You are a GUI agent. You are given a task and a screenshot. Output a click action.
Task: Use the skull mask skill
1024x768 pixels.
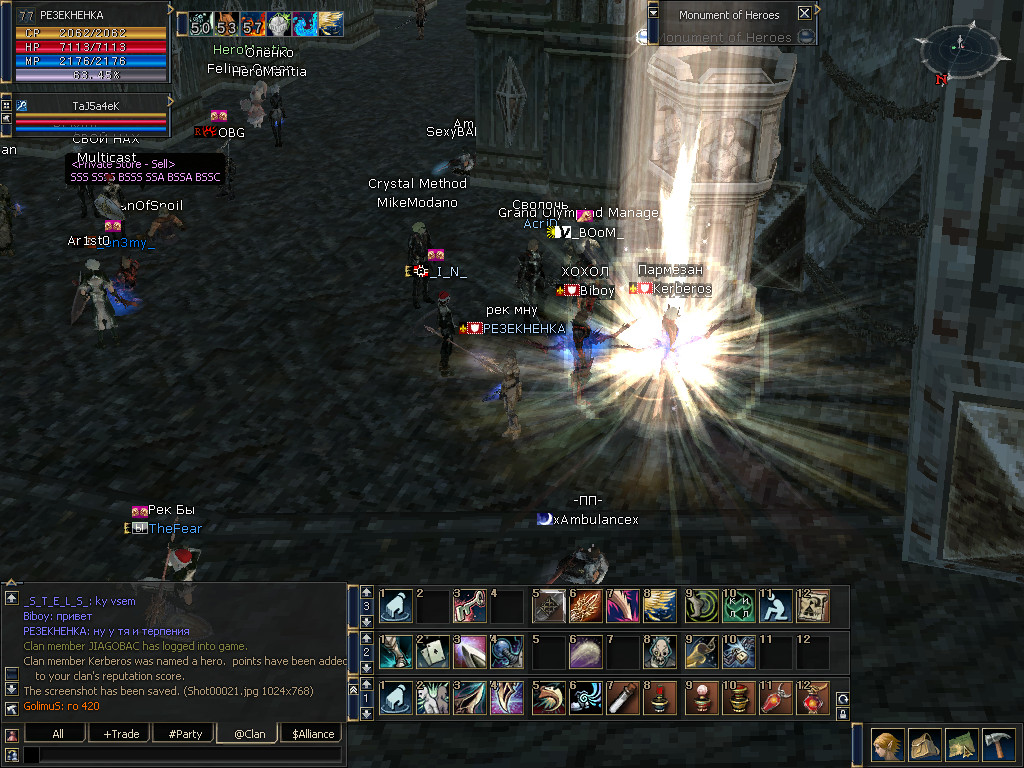tap(661, 652)
